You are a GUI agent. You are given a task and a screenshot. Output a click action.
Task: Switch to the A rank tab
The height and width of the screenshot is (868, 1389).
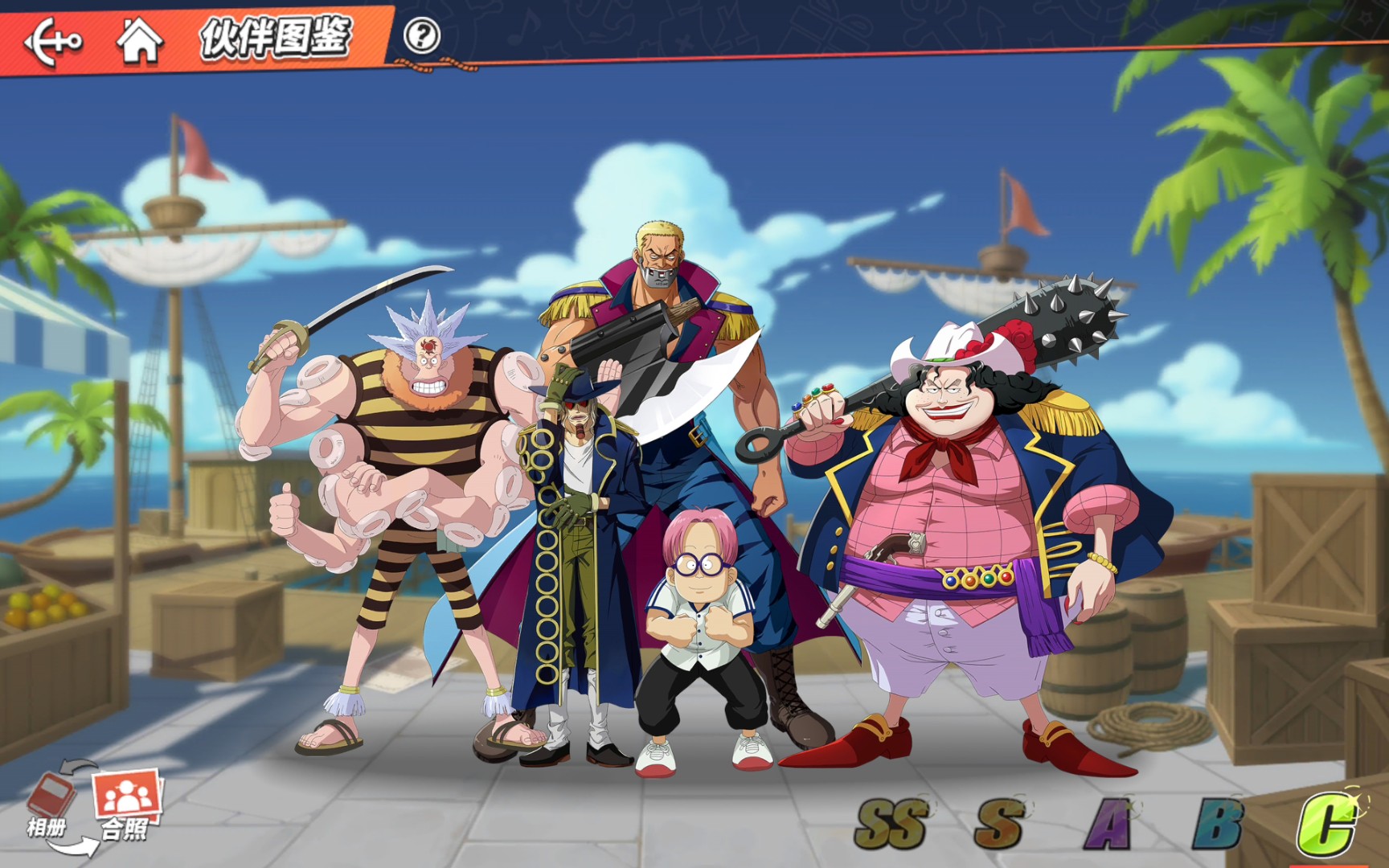1108,824
